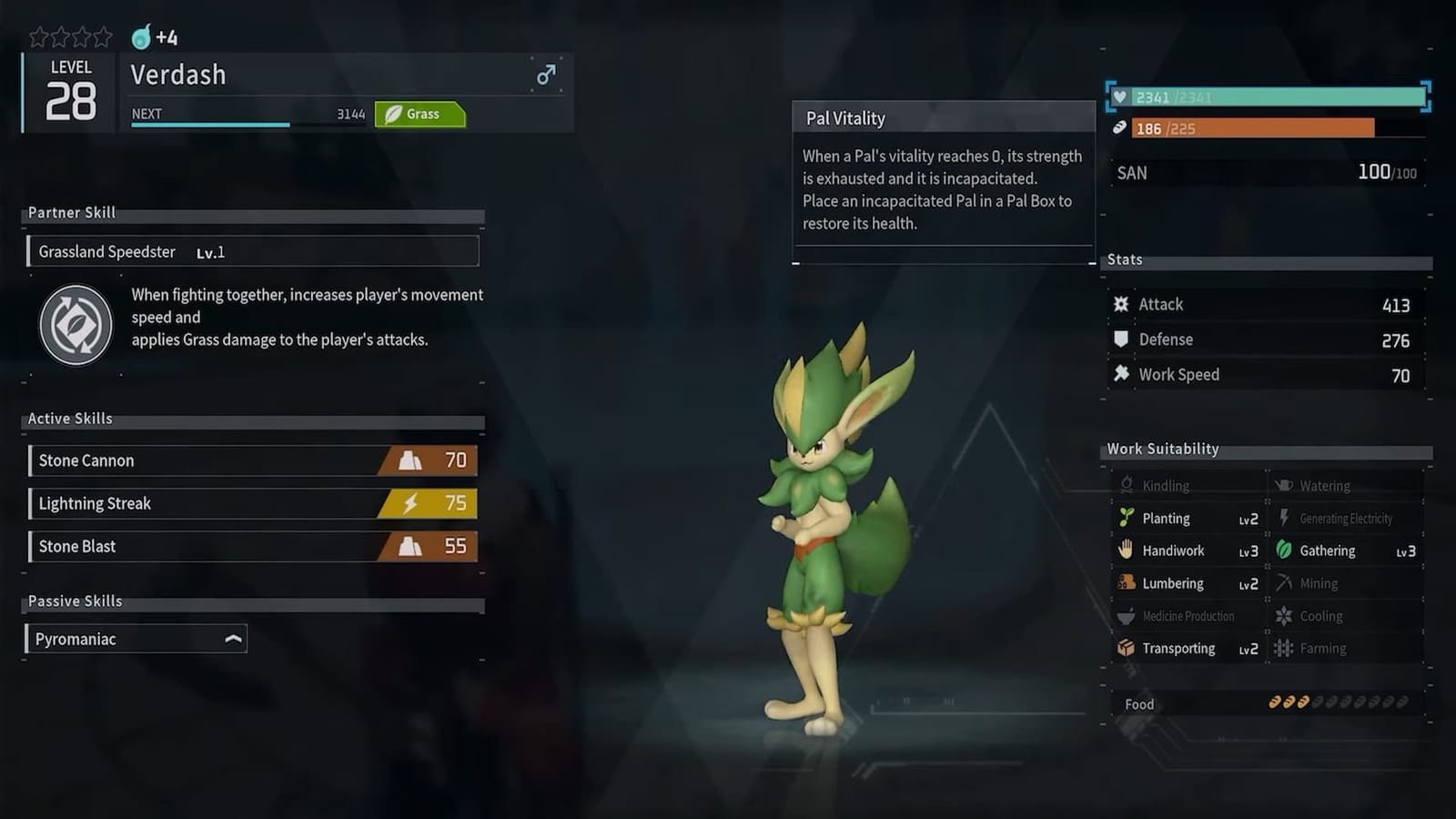Select the Stone Cannon active skill

253,460
